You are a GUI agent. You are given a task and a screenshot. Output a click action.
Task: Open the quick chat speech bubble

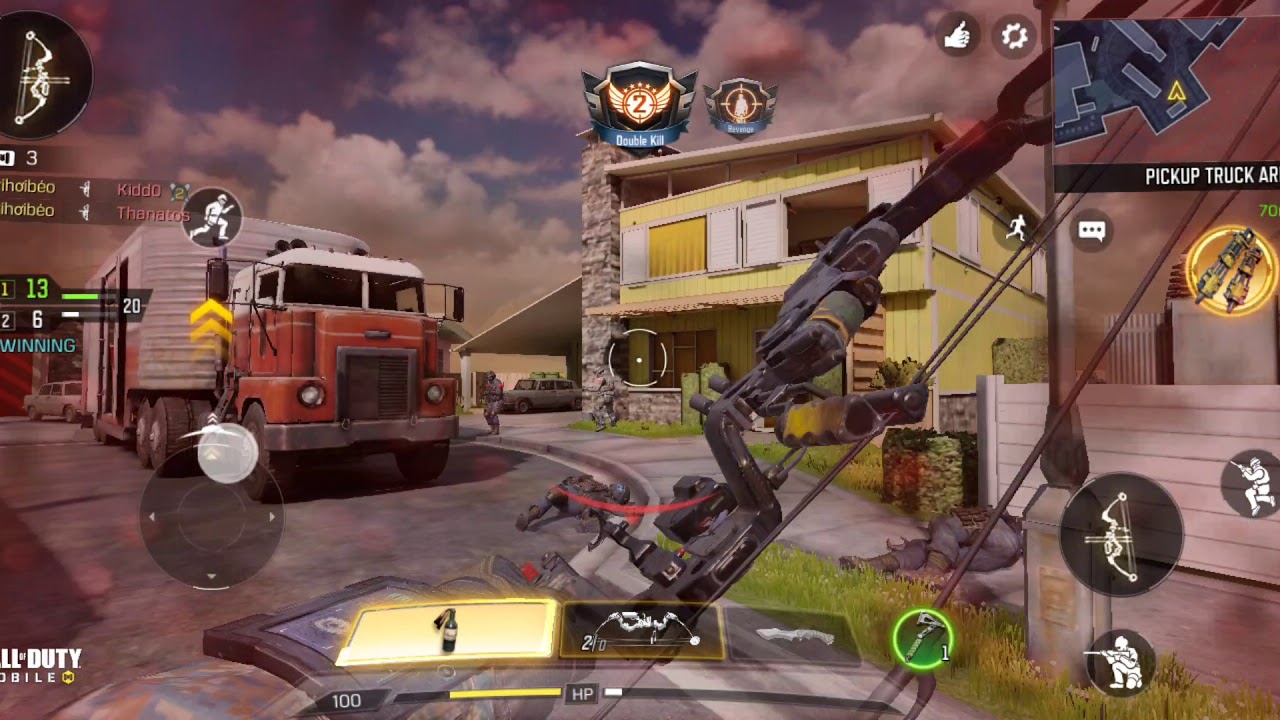[1091, 232]
